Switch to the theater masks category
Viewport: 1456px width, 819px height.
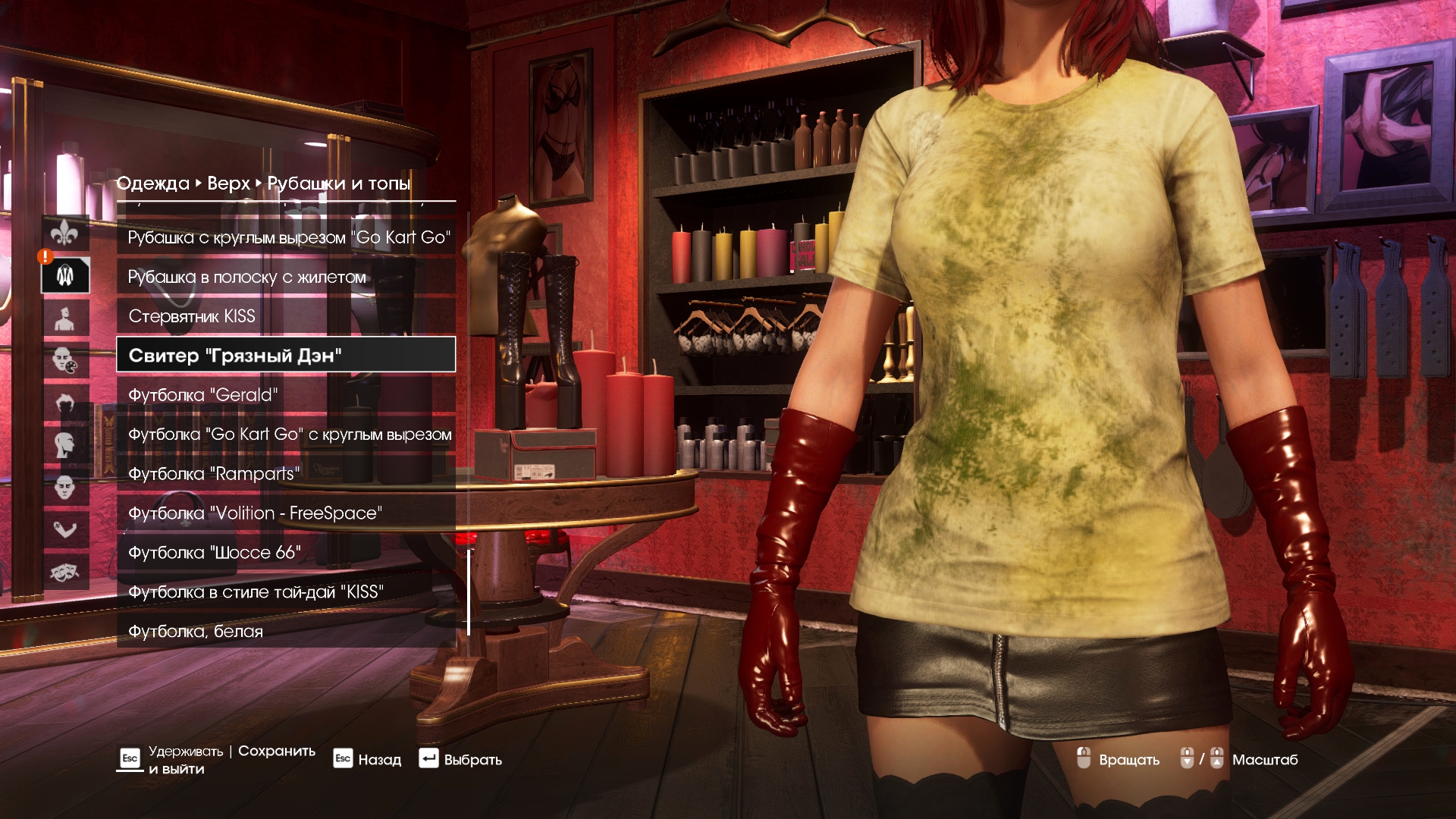click(x=65, y=572)
